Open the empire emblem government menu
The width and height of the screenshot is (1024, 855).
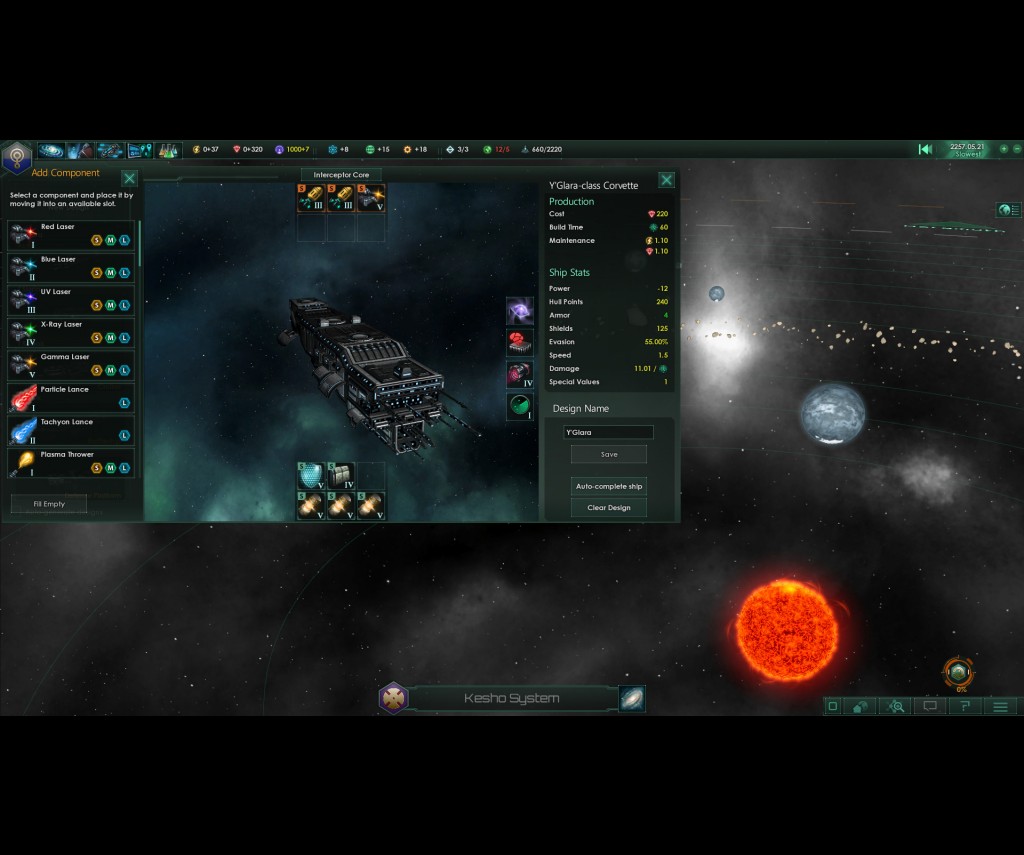tap(16, 156)
